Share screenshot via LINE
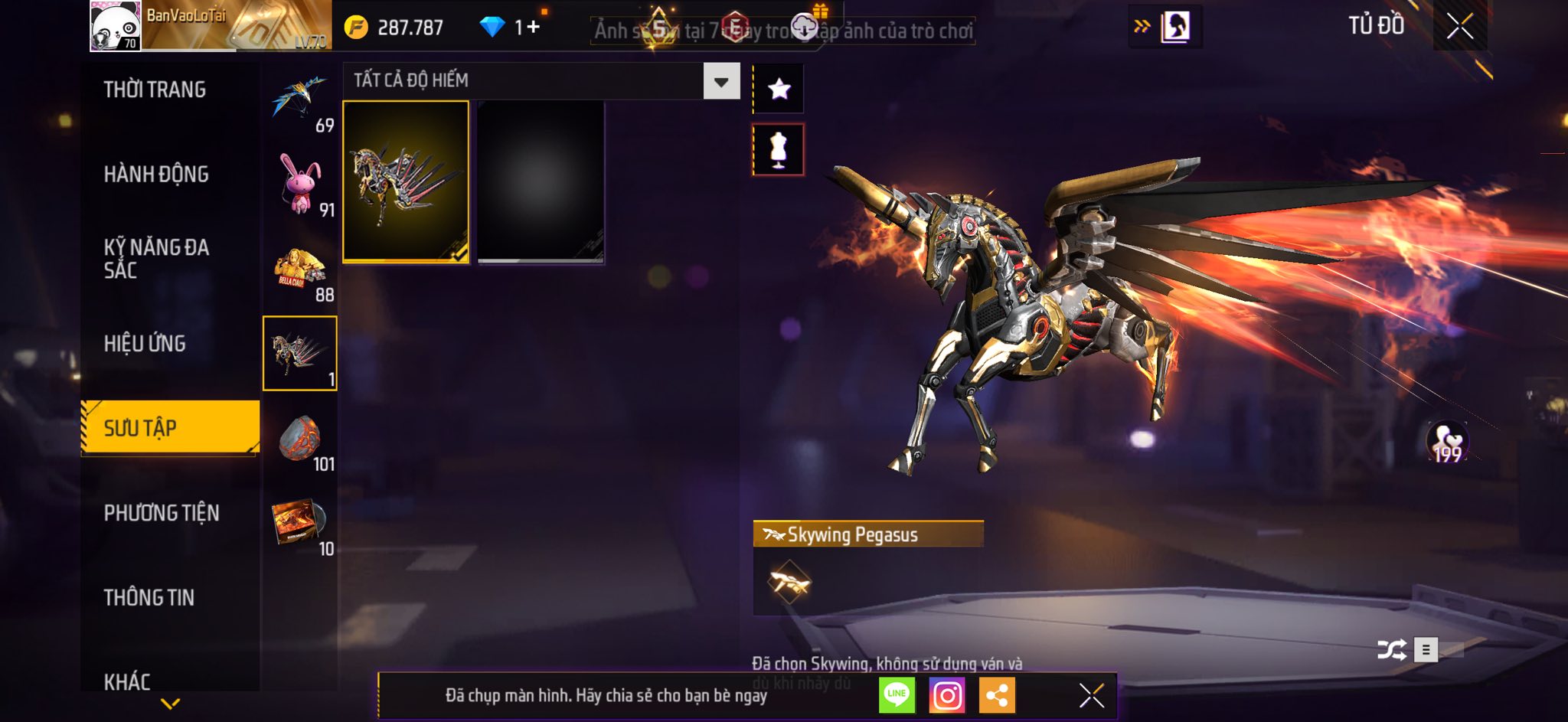1568x722 pixels. tap(897, 695)
